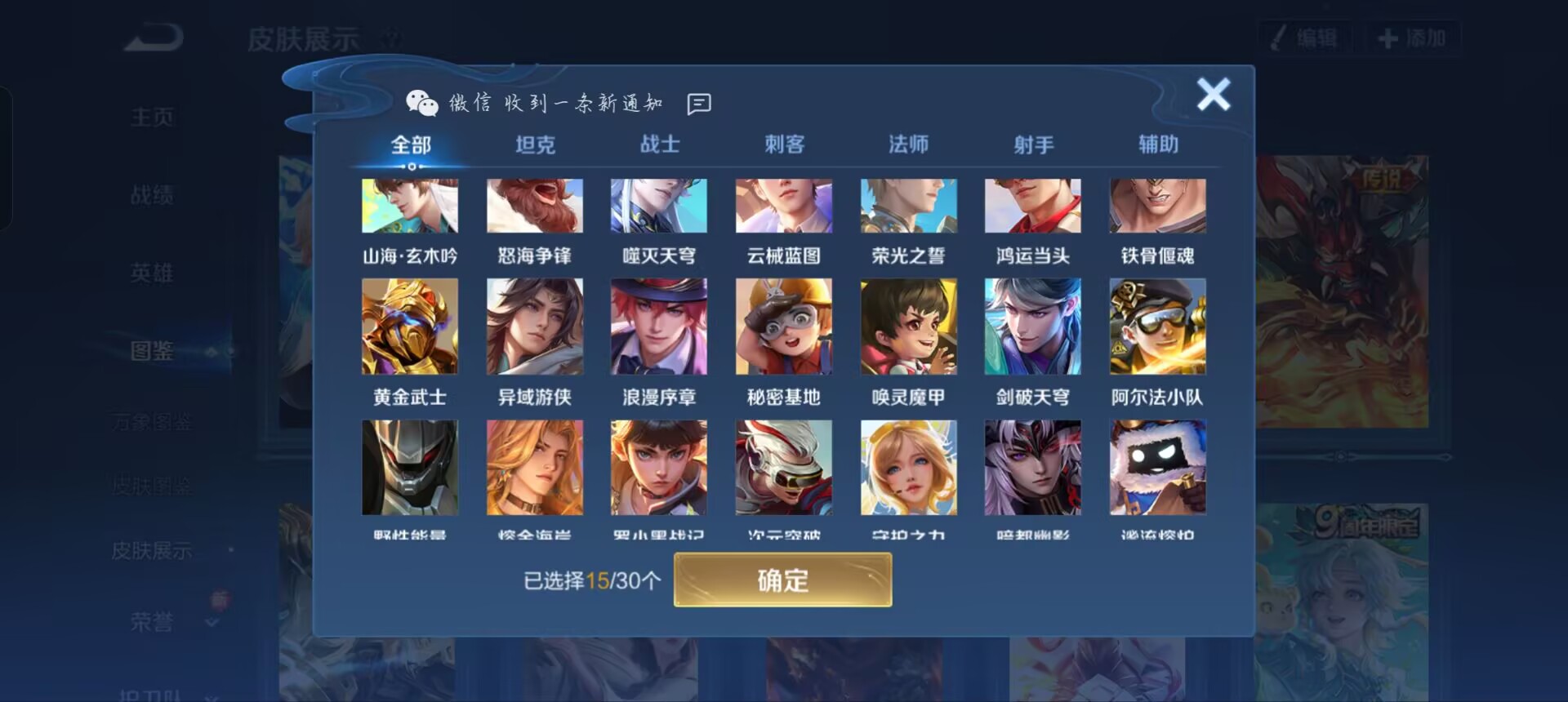Click the pencil icon on the 编辑 button

[x=1278, y=37]
